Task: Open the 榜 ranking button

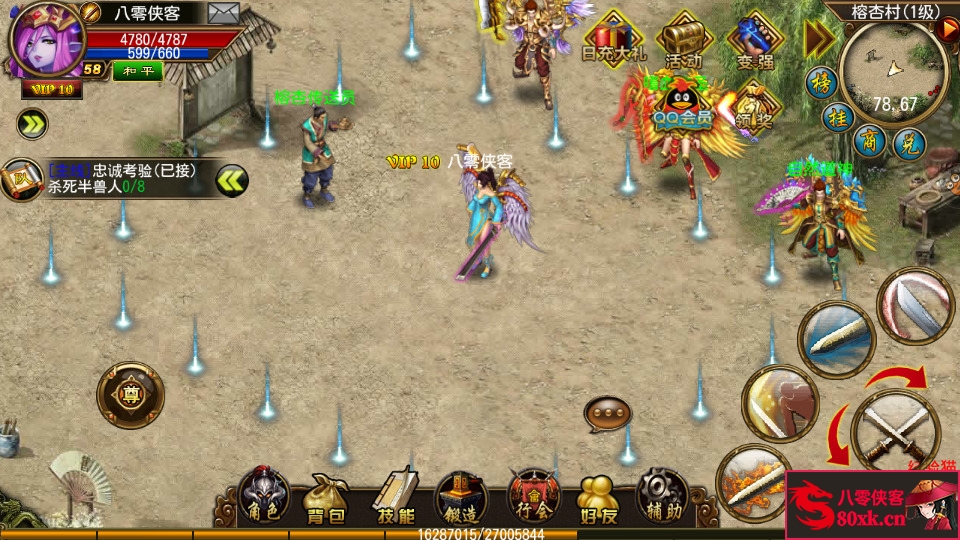Action: 822,82
